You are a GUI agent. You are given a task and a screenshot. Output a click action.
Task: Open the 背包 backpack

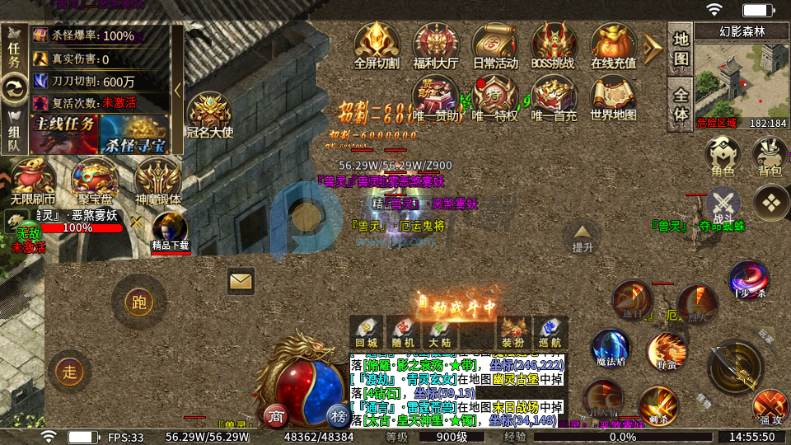coord(769,156)
